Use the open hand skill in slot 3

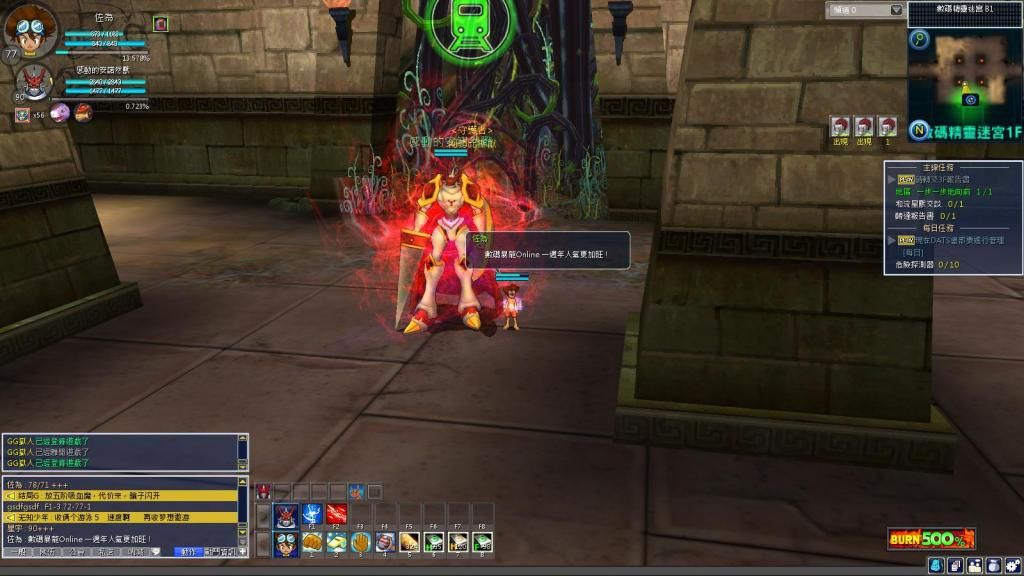tap(360, 543)
